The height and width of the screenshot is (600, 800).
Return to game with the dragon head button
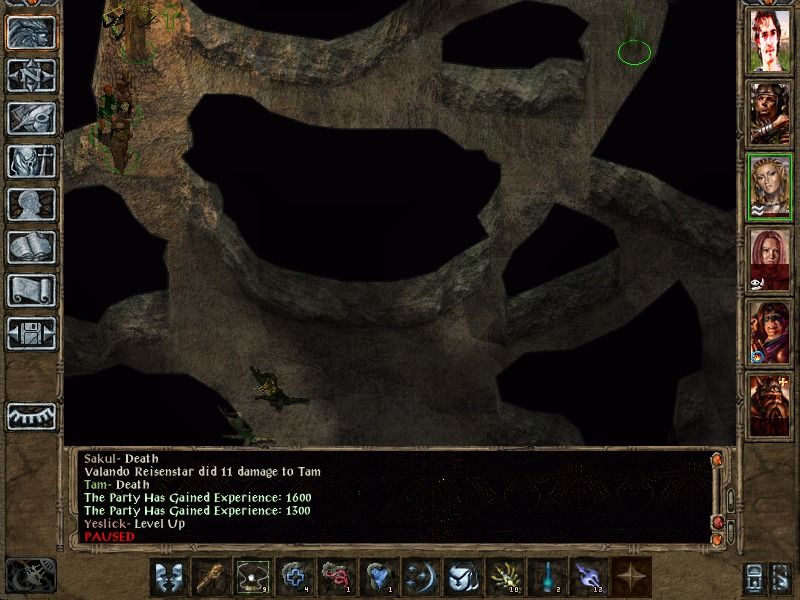click(x=31, y=32)
